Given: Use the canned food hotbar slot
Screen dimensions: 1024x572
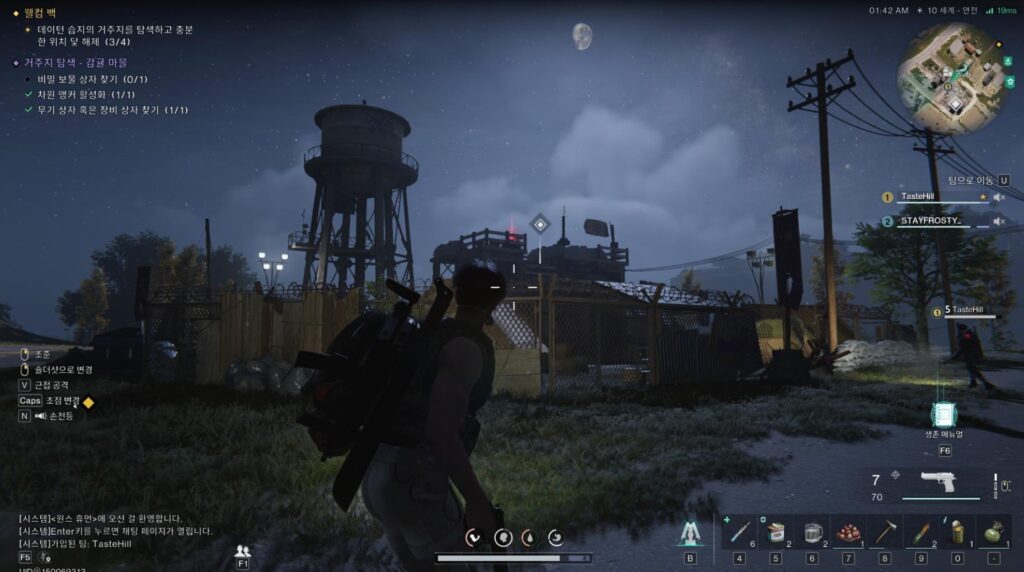Looking at the screenshot, I should click(x=775, y=530).
